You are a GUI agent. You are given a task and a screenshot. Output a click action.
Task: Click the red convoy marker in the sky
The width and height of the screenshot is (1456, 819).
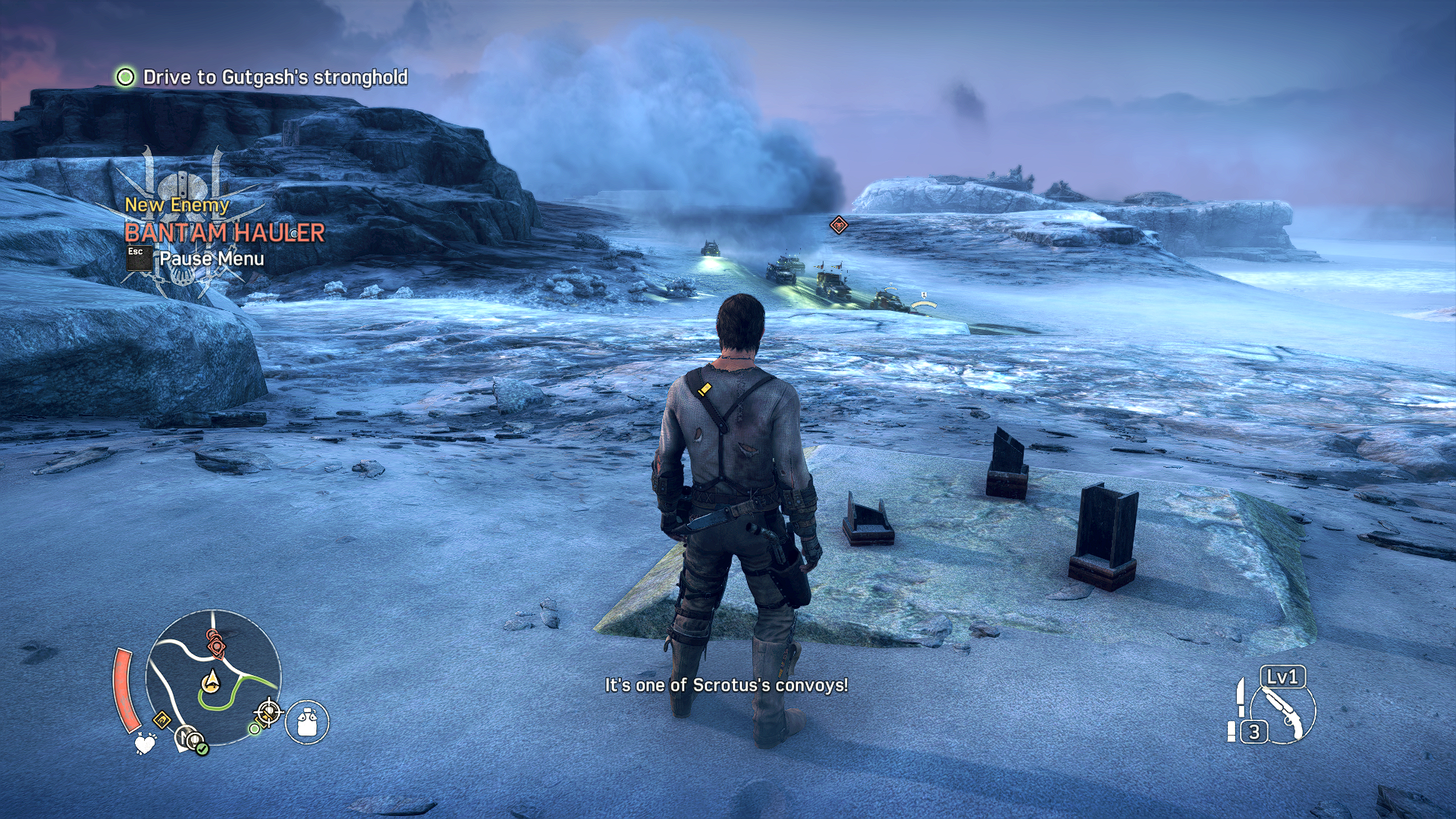pyautogui.click(x=838, y=225)
